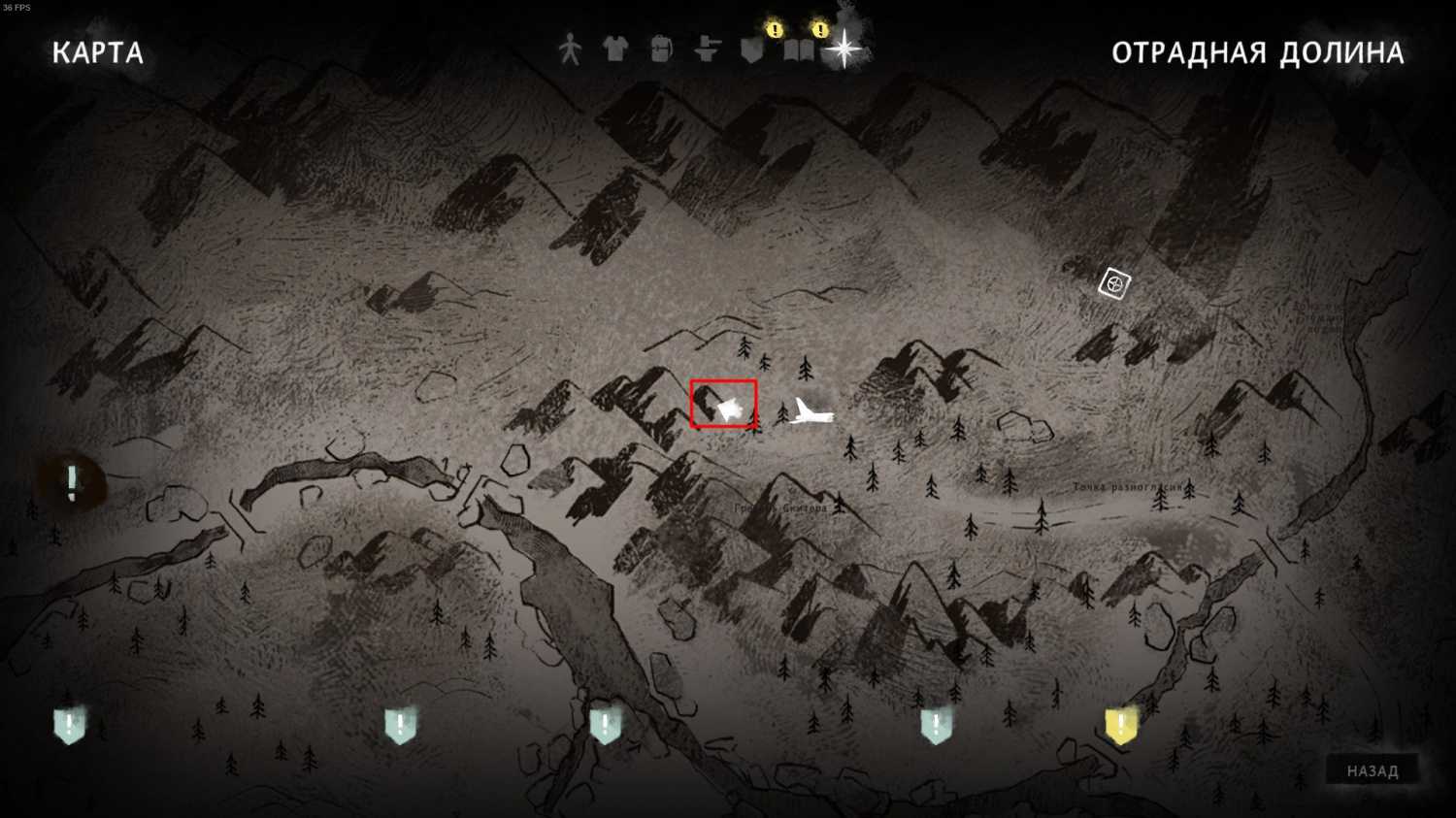Open the shield badge tab

coord(752,49)
